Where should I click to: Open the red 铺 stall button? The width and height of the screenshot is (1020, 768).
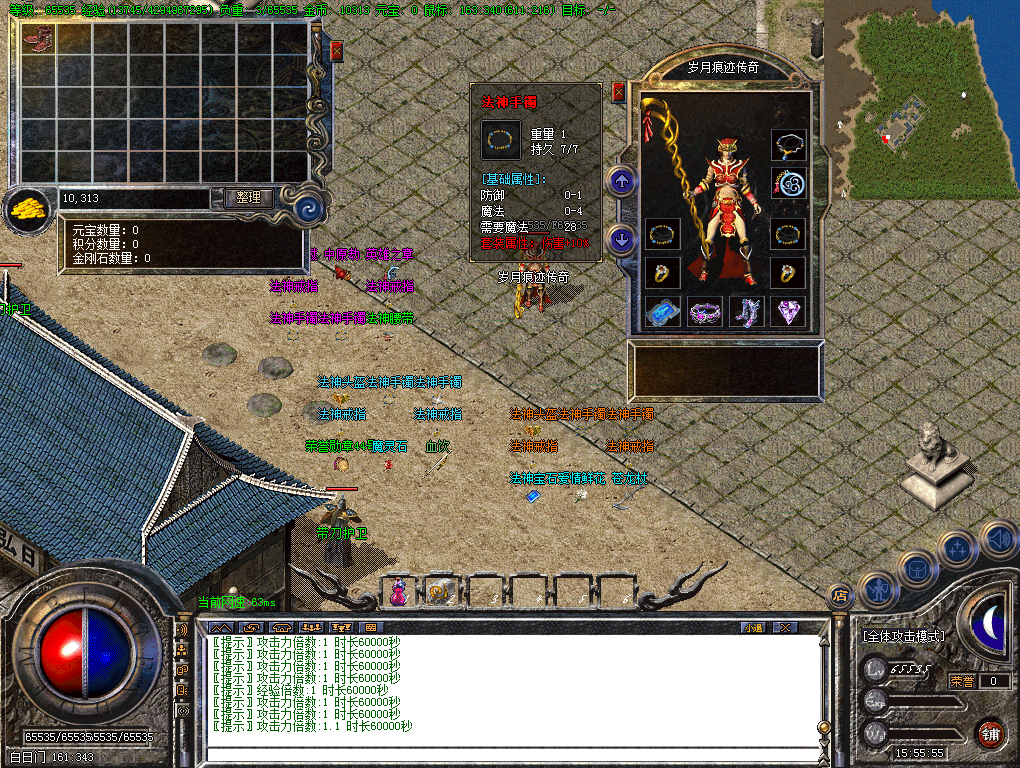tap(991, 733)
